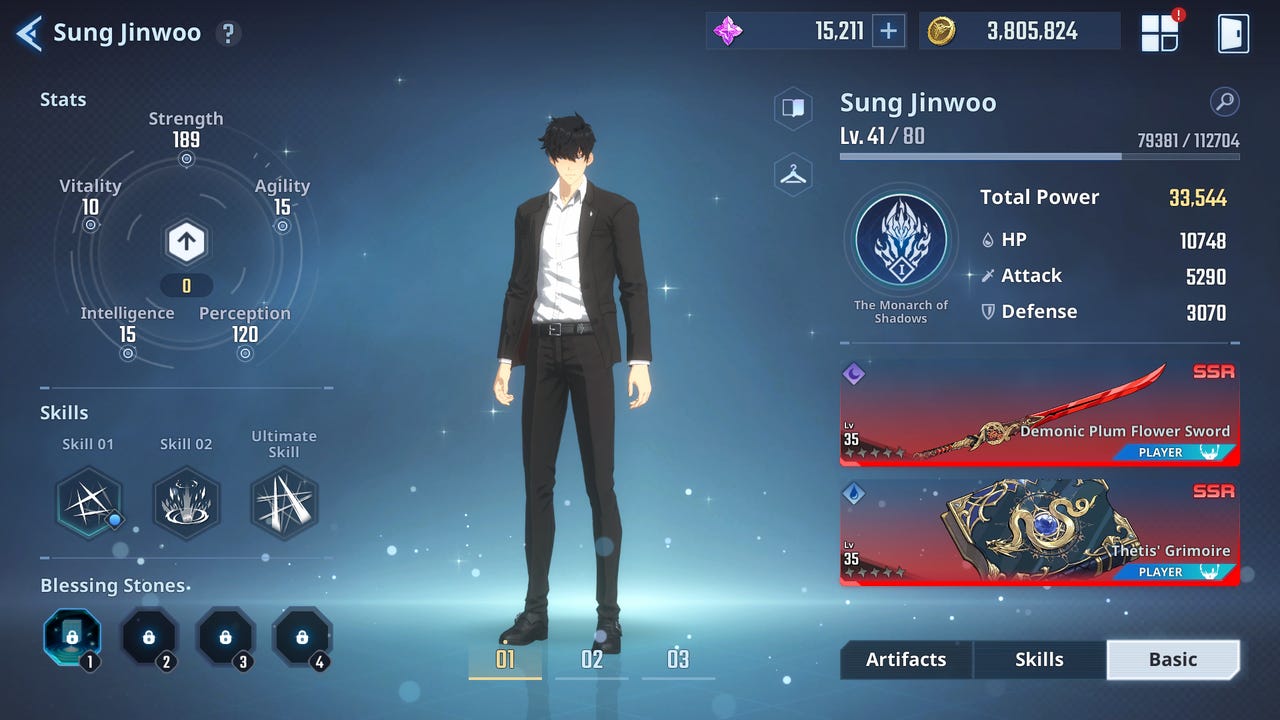Switch to the Skills tab
Viewport: 1280px width, 720px height.
1039,659
